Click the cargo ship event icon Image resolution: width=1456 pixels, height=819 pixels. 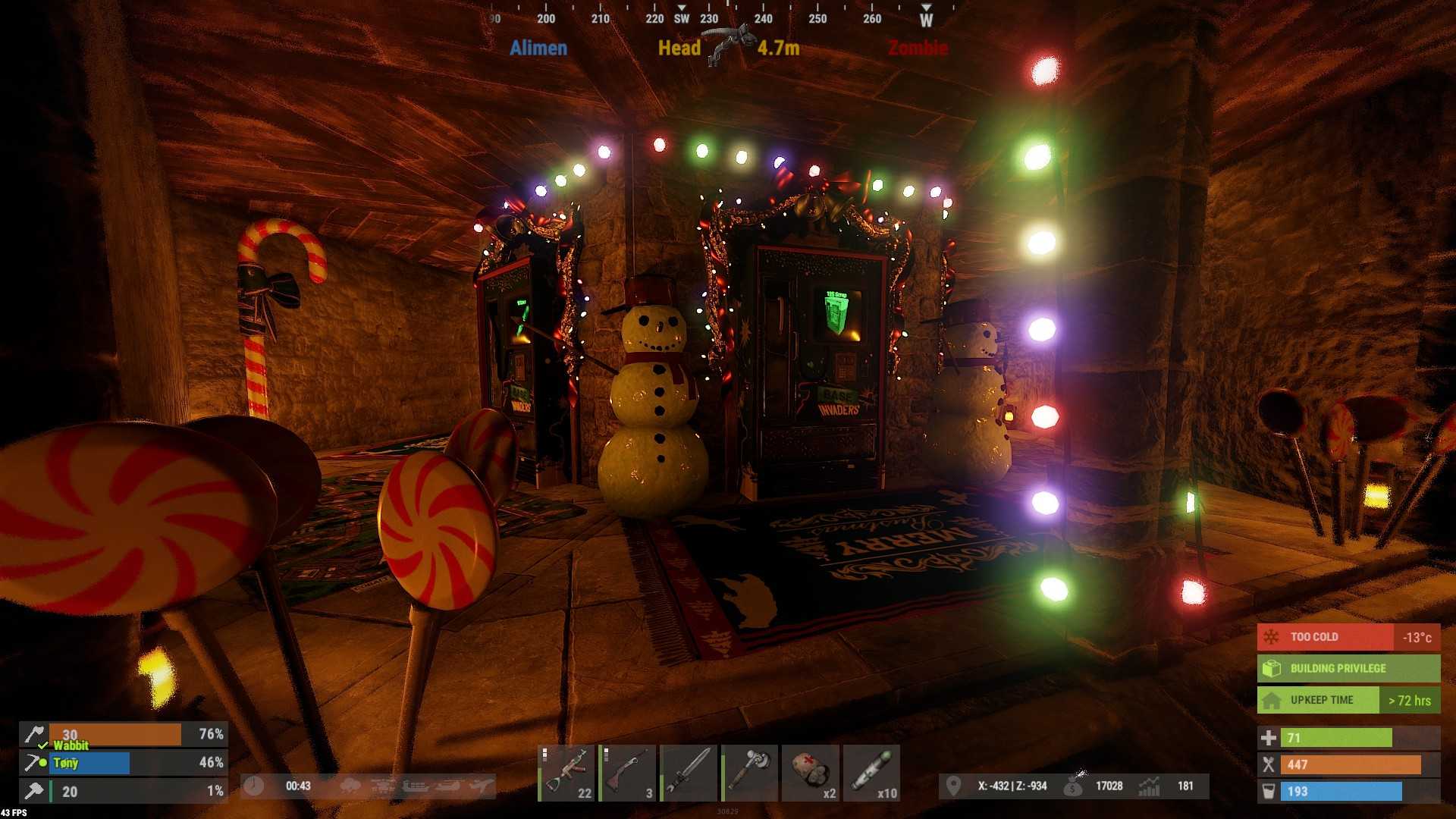[x=415, y=786]
